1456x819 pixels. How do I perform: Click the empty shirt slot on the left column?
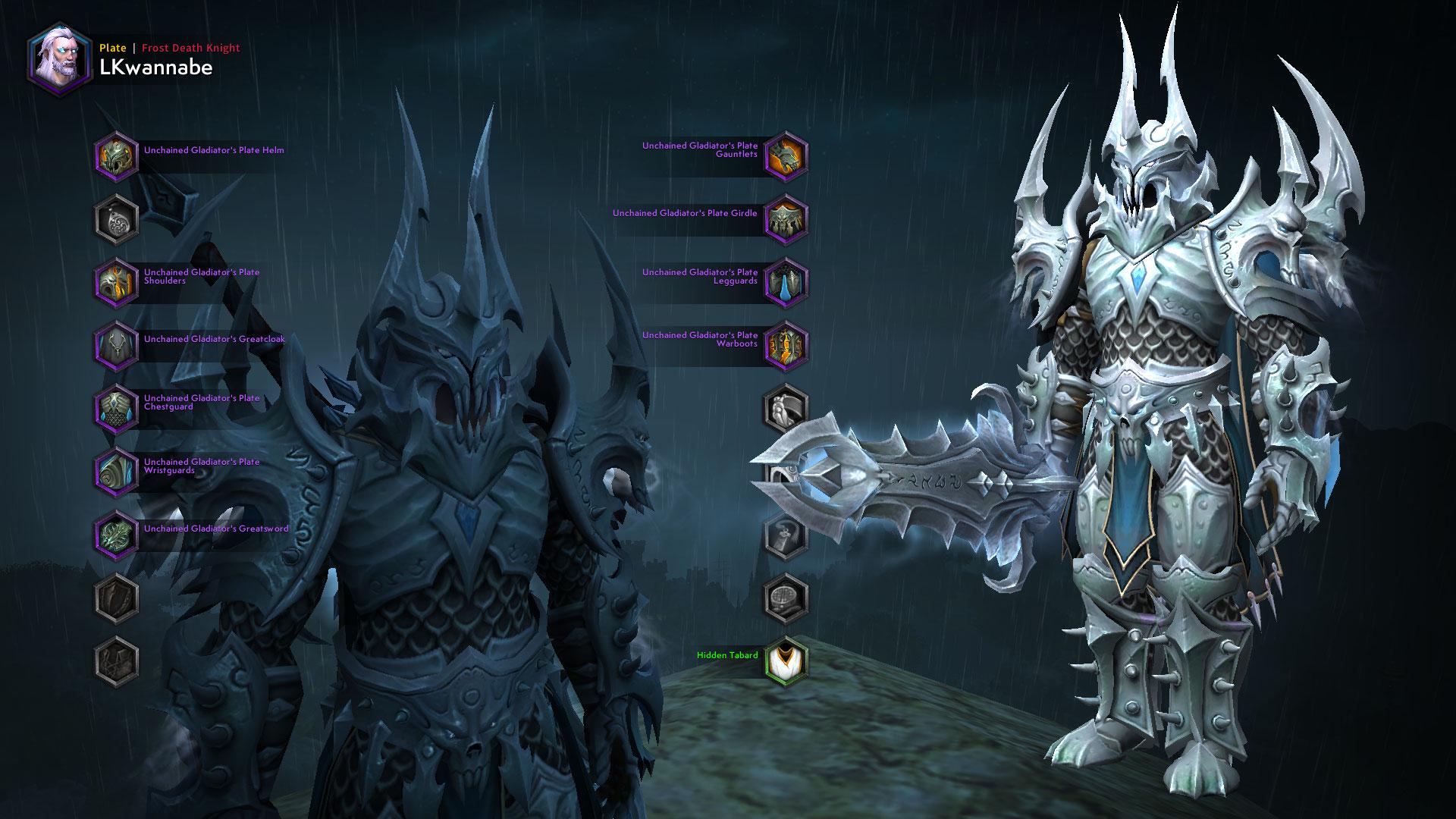[x=115, y=598]
